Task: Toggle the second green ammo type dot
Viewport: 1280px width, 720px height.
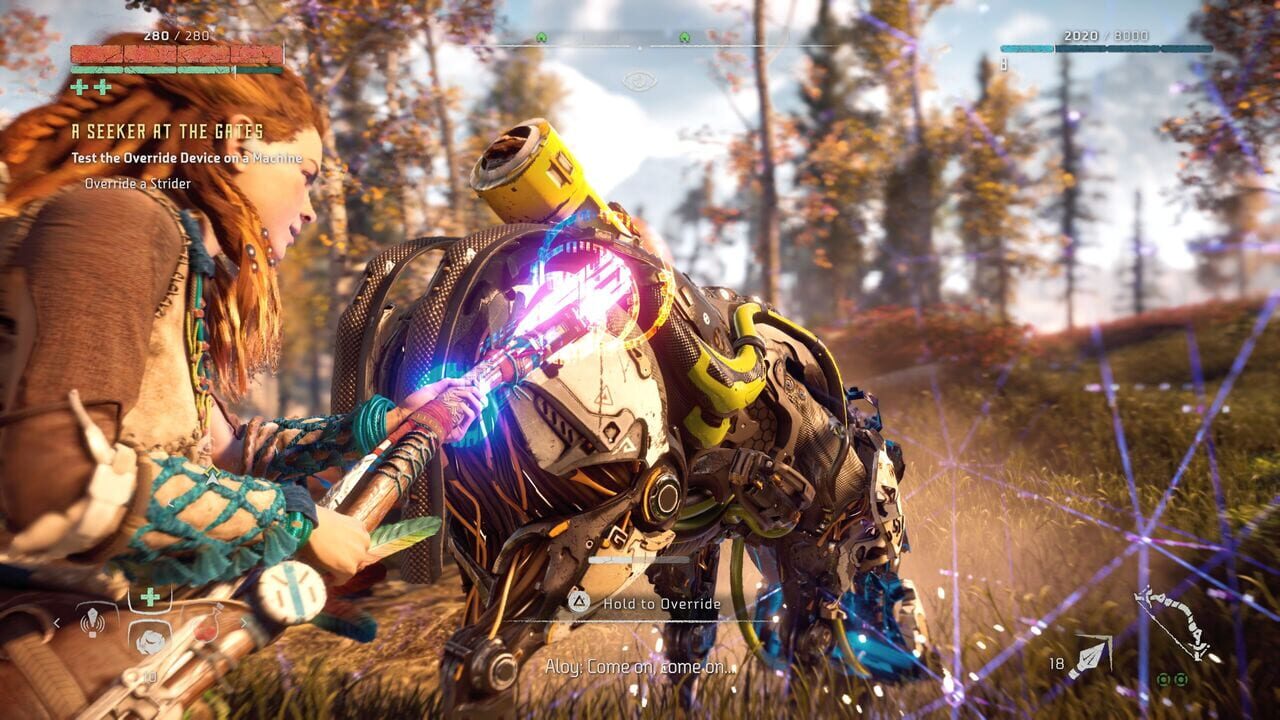Action: click(x=1181, y=680)
